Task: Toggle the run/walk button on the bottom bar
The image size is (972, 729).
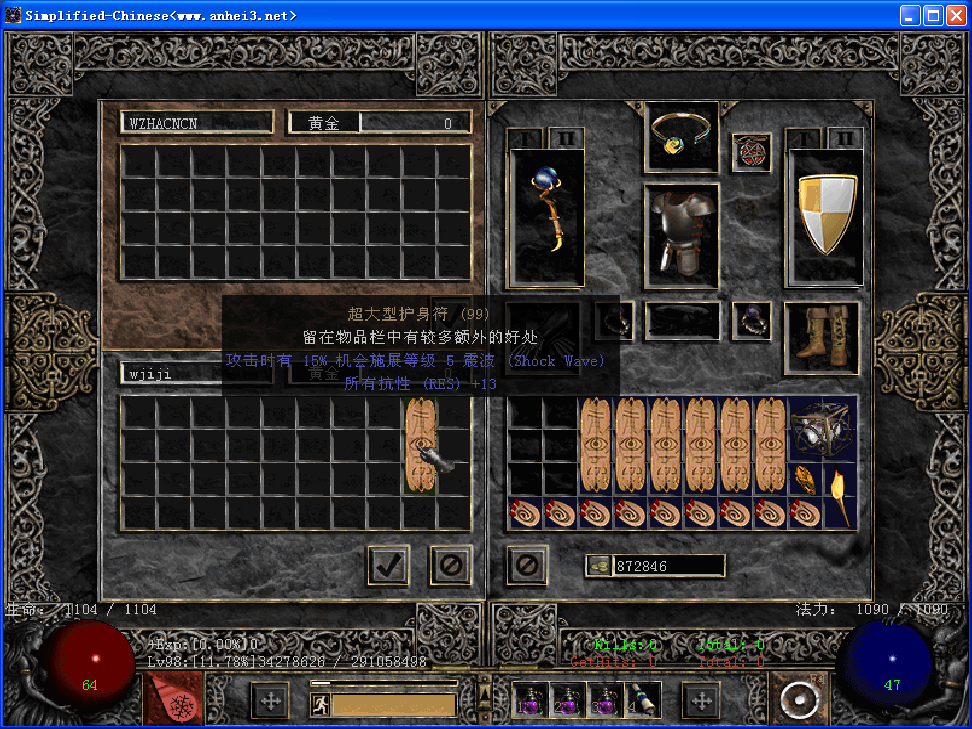Action: [321, 705]
